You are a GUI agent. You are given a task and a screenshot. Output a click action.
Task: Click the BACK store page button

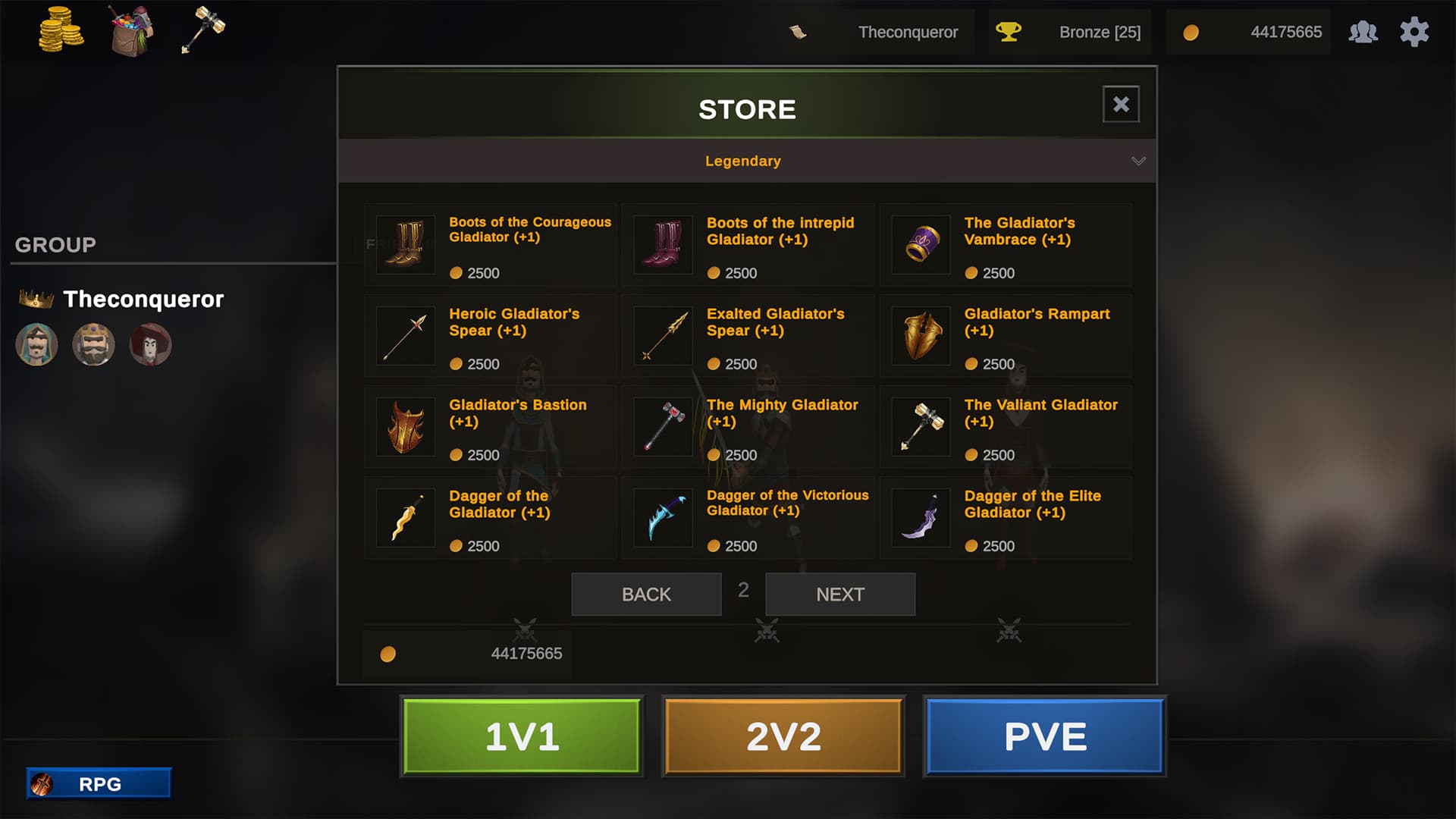click(645, 594)
